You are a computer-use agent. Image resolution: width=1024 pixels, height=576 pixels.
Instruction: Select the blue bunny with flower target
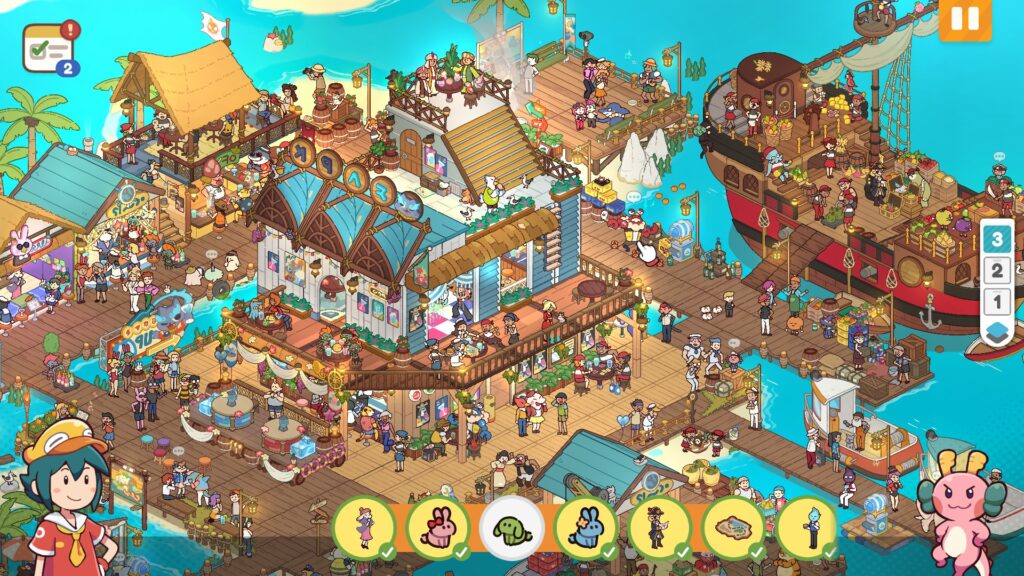[584, 526]
